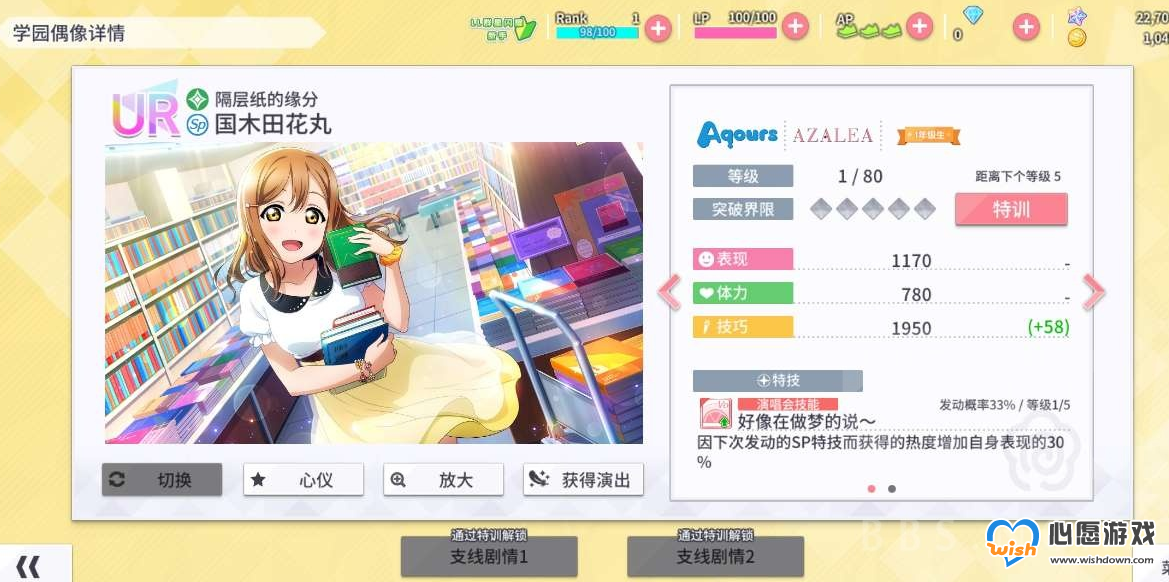Open the 获得演出 acquisition scene
The height and width of the screenshot is (582, 1169).
point(583,480)
